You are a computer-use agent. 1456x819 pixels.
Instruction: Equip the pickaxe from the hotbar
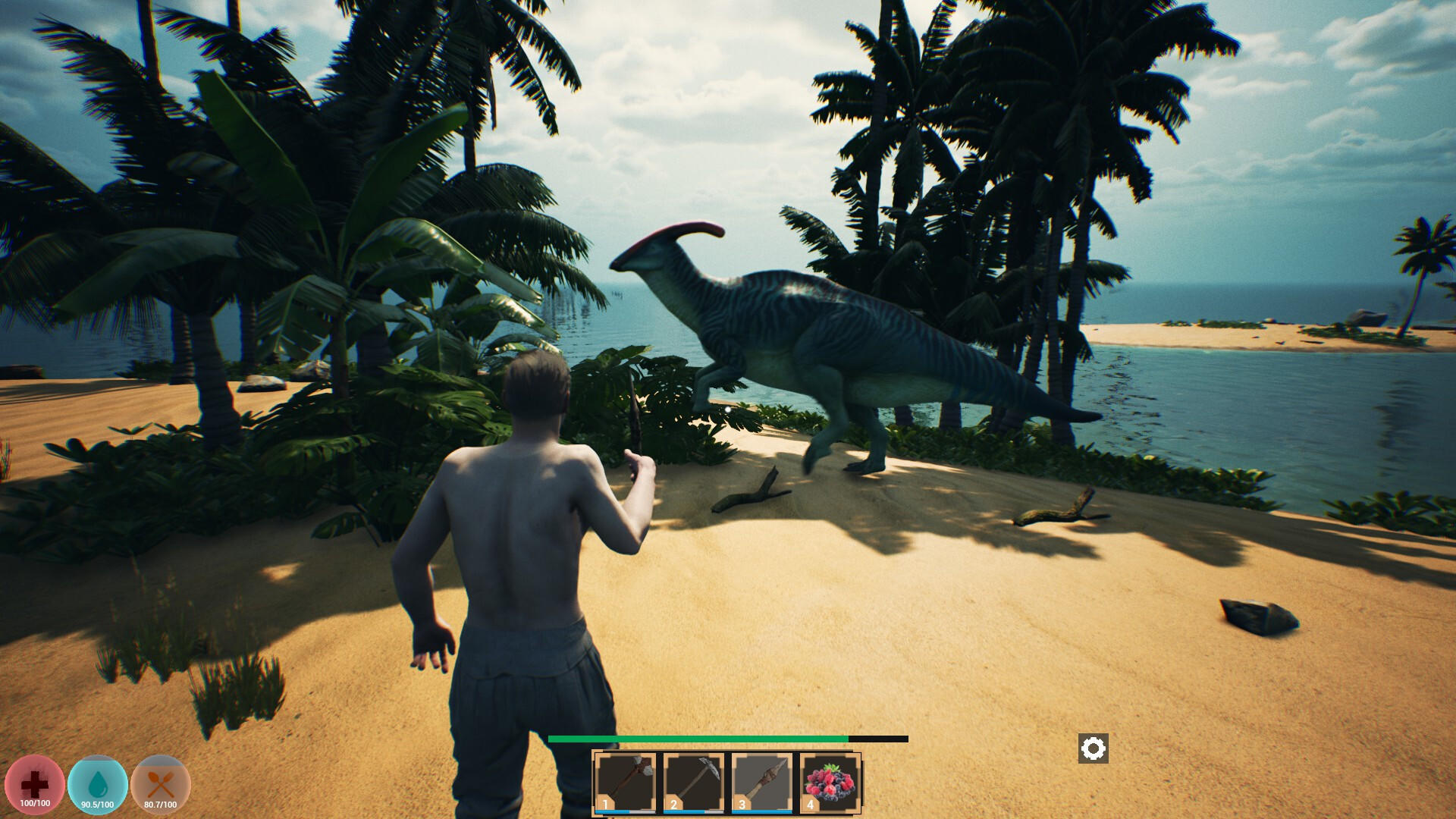click(694, 782)
